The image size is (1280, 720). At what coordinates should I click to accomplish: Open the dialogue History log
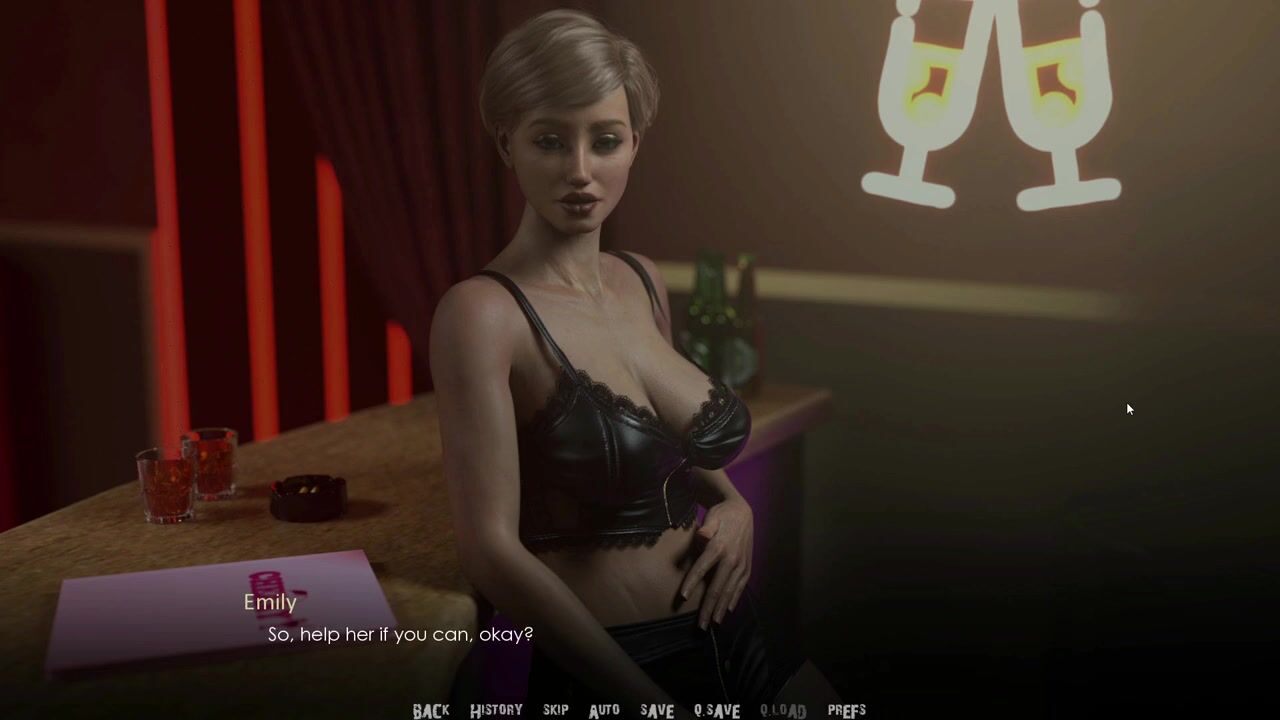pyautogui.click(x=496, y=710)
